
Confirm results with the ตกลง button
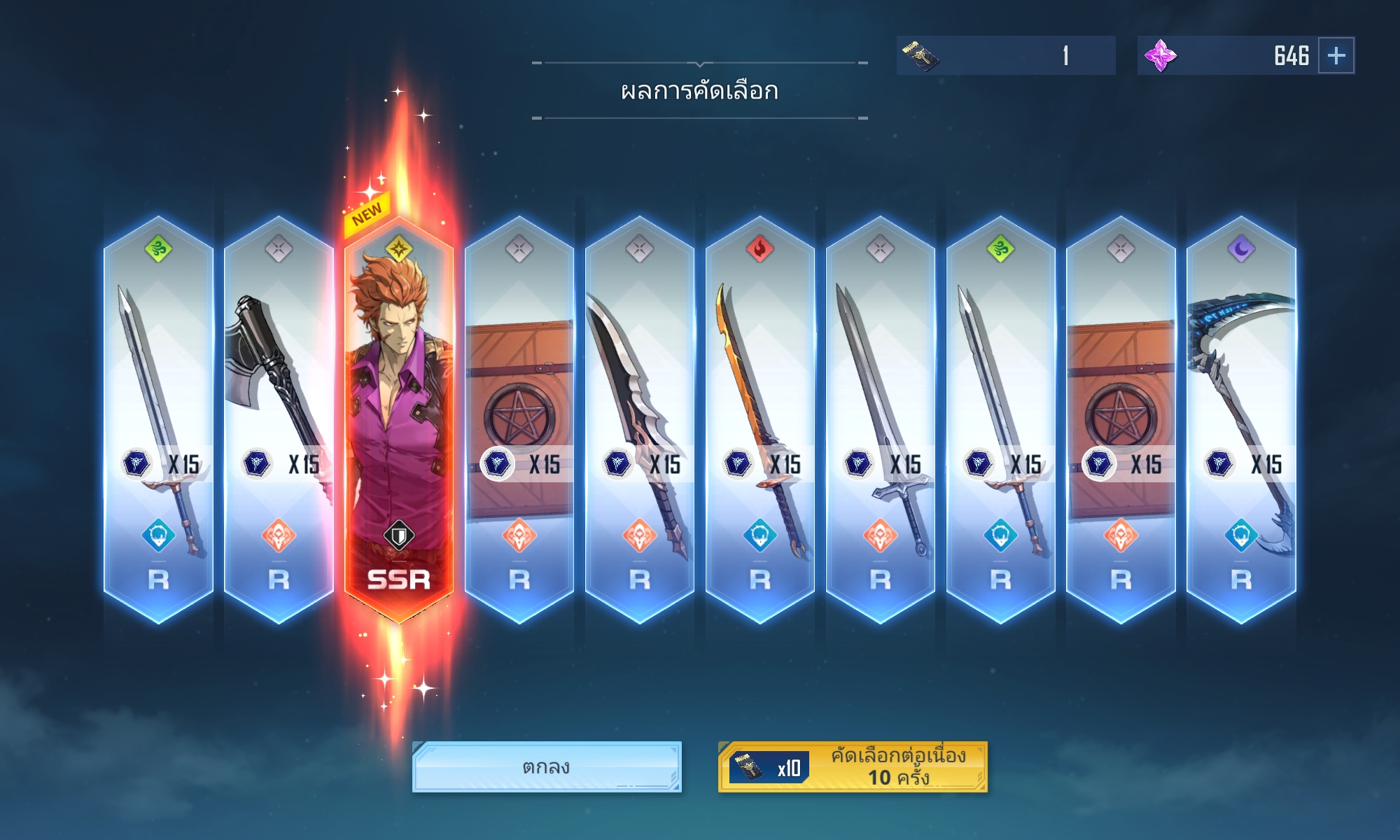(547, 767)
